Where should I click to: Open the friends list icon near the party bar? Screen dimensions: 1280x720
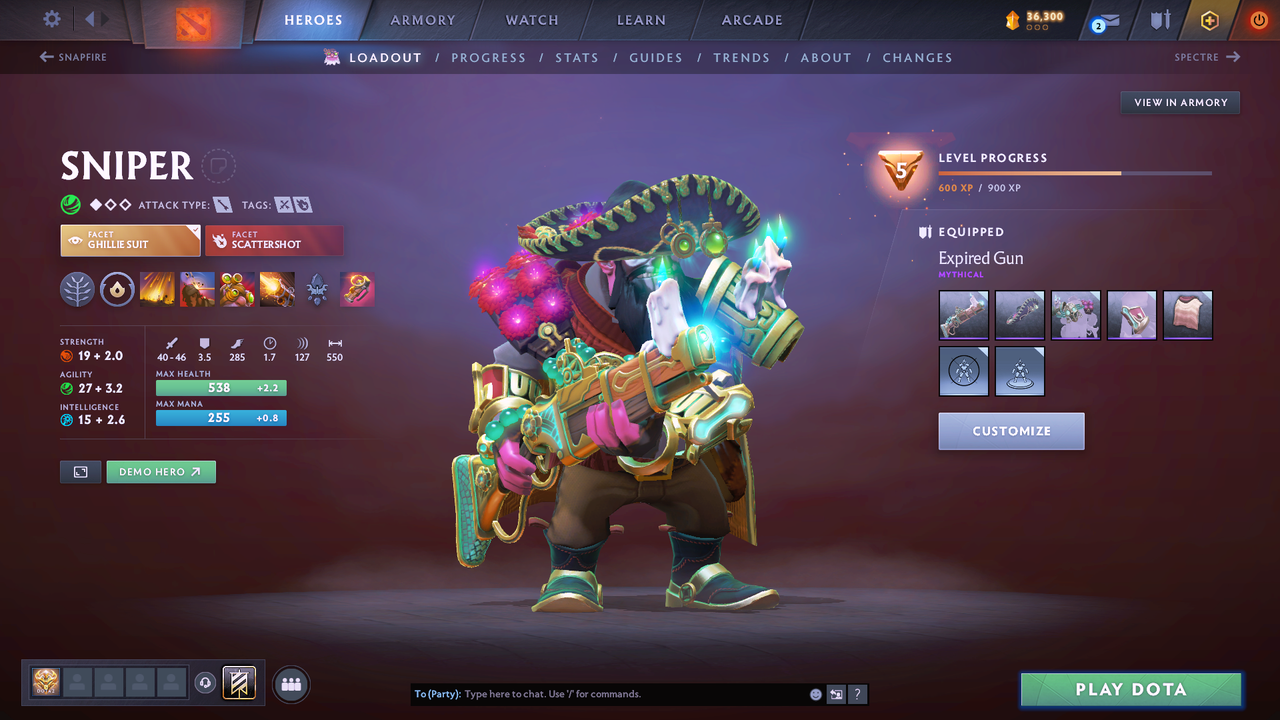click(x=289, y=683)
